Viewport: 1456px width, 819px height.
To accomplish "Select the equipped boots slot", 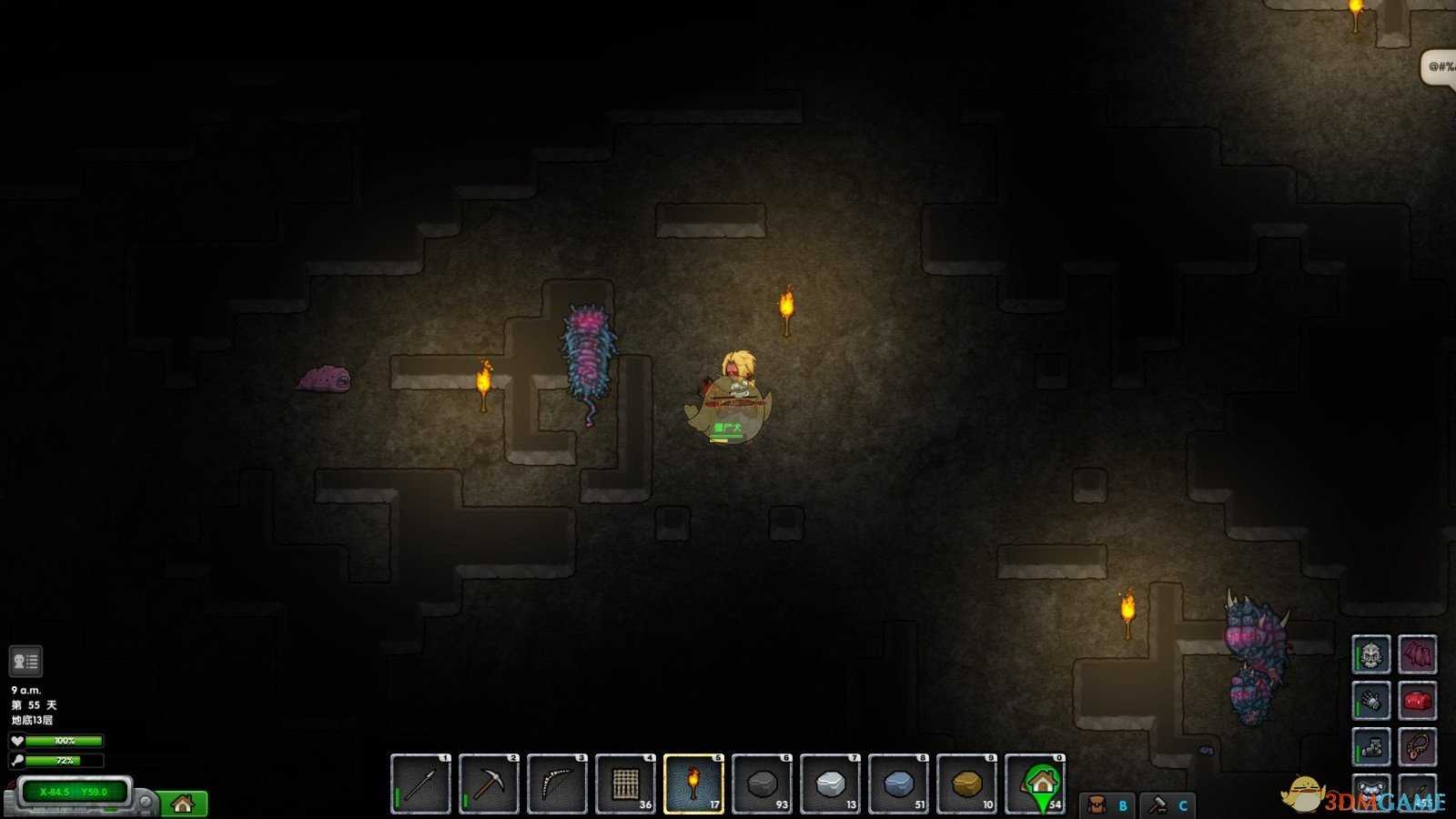I will pos(1371,747).
